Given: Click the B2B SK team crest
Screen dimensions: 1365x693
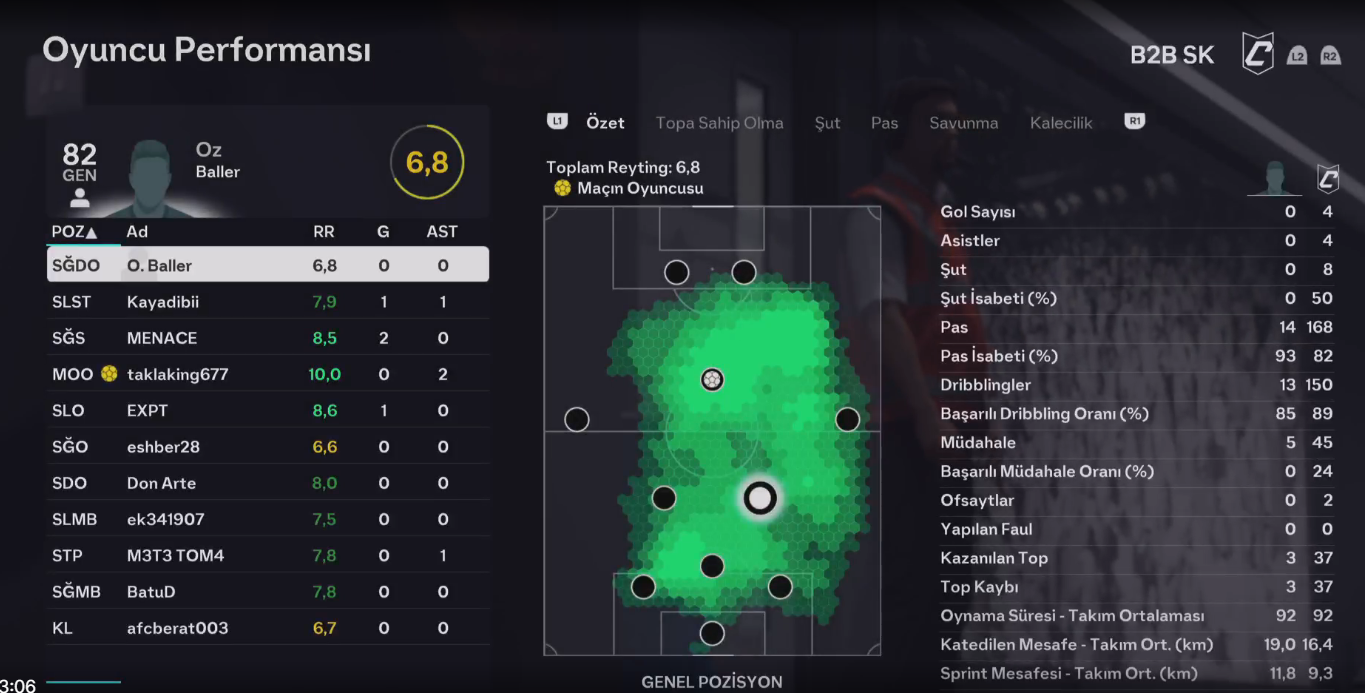Looking at the screenshot, I should [1258, 53].
